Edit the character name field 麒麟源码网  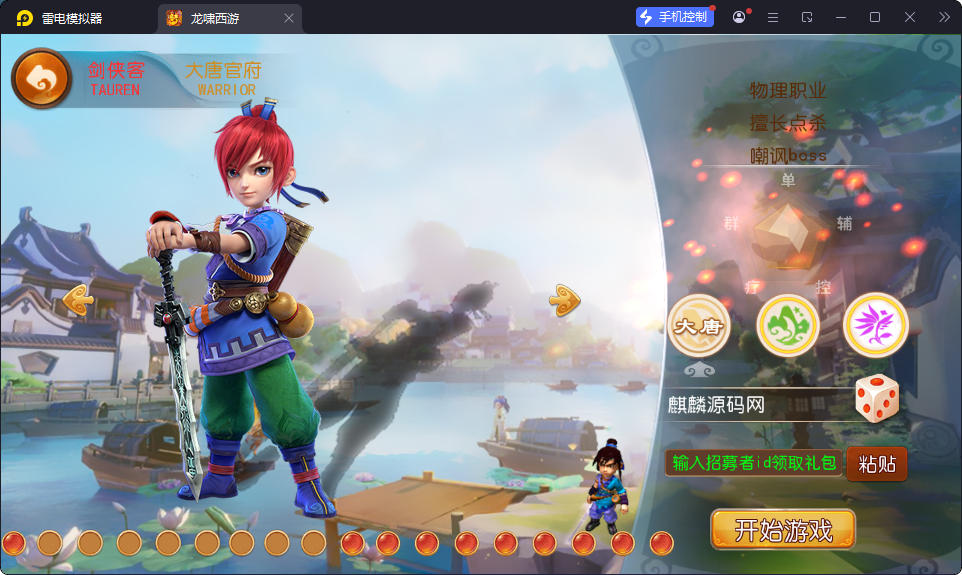coord(755,405)
